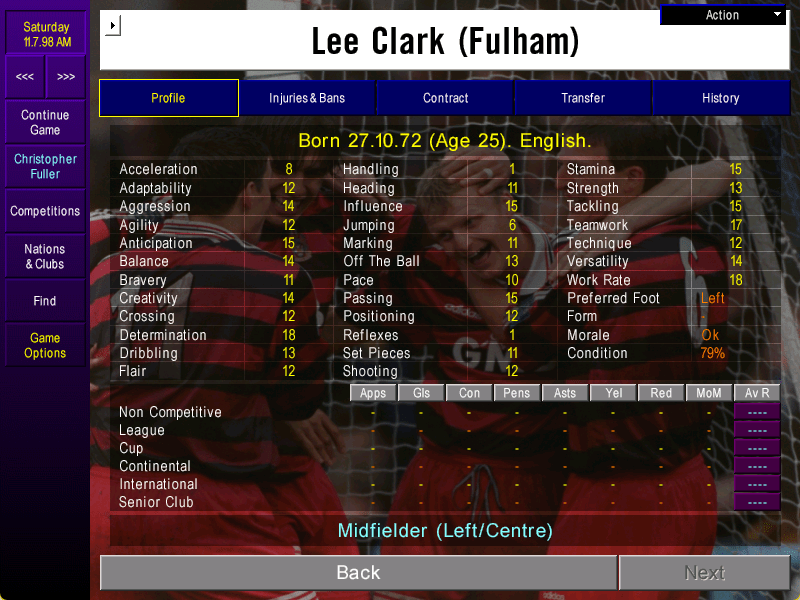Browse Nations & Clubs

pos(45,256)
